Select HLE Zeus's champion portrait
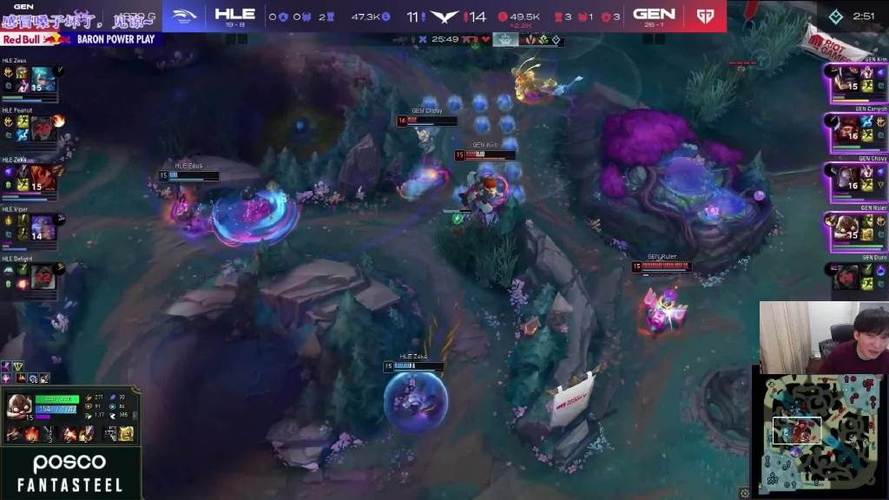 pyautogui.click(x=41, y=81)
